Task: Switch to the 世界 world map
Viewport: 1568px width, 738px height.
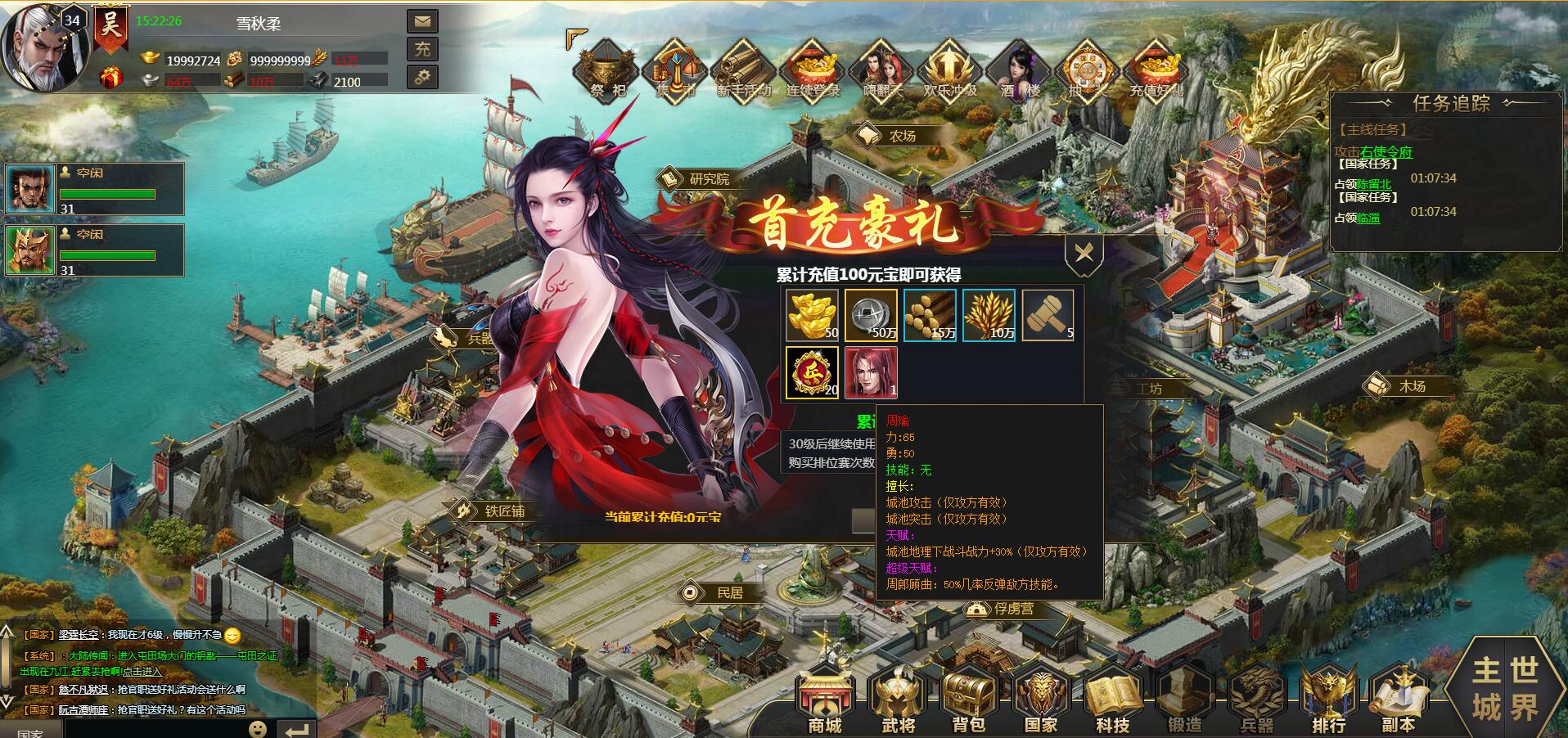Action: [x=1523, y=689]
